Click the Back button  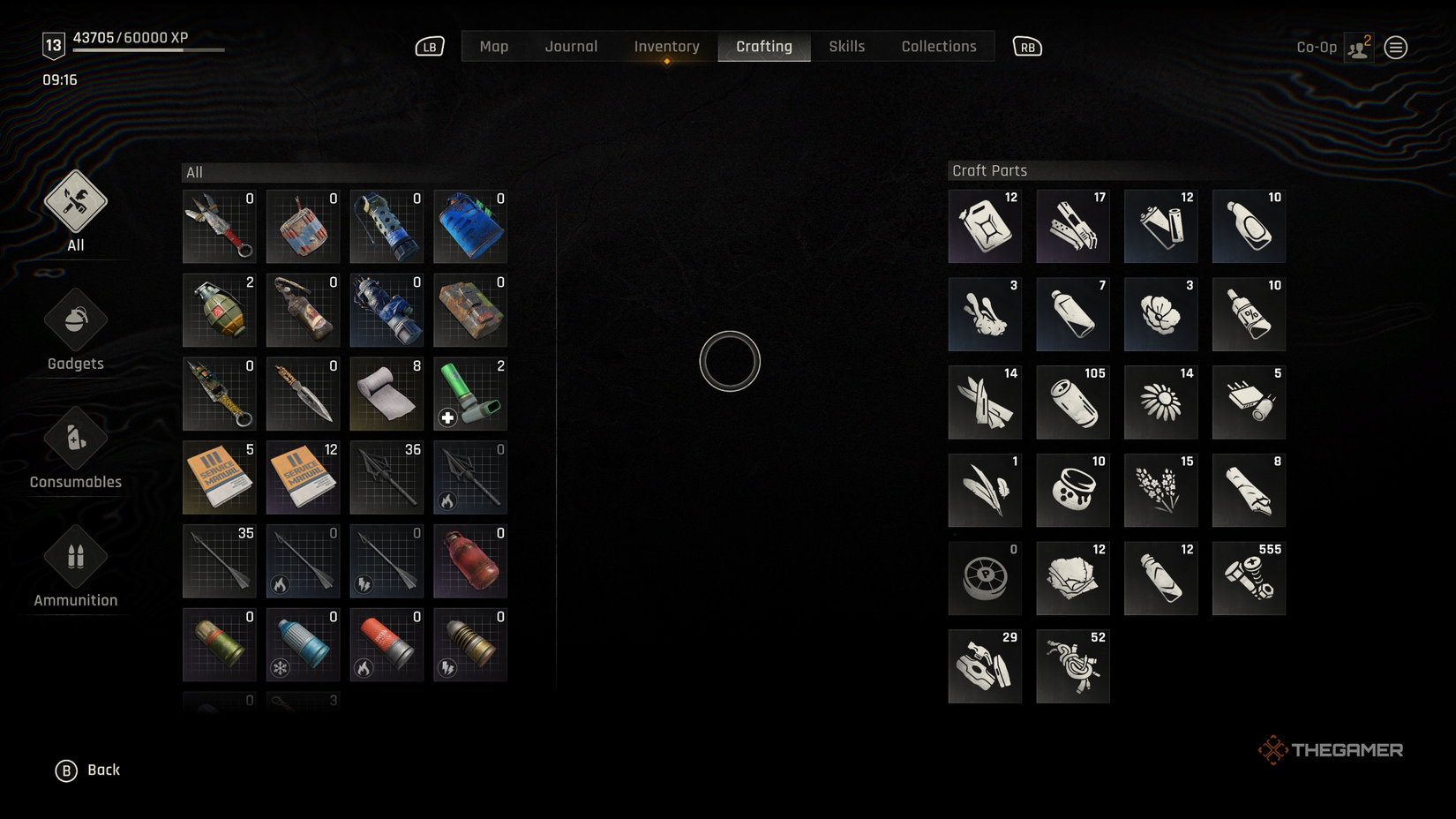[88, 770]
